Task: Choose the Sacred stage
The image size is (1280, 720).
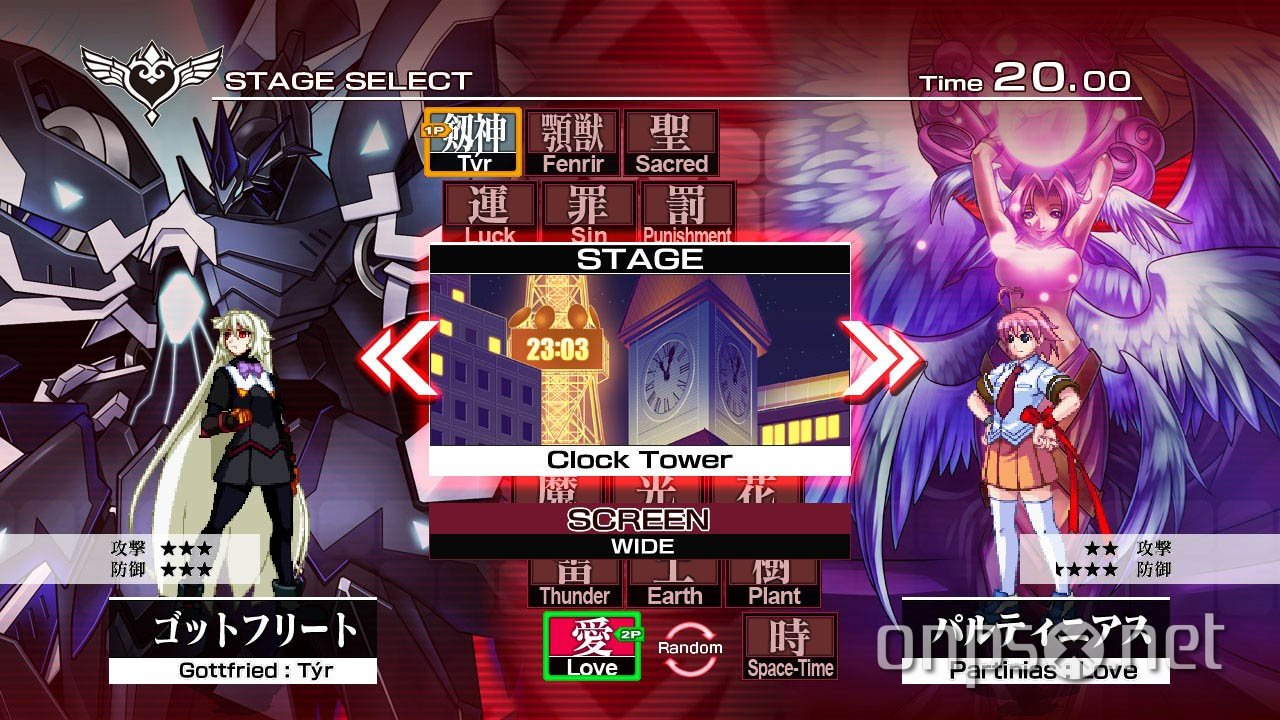Action: coord(671,140)
